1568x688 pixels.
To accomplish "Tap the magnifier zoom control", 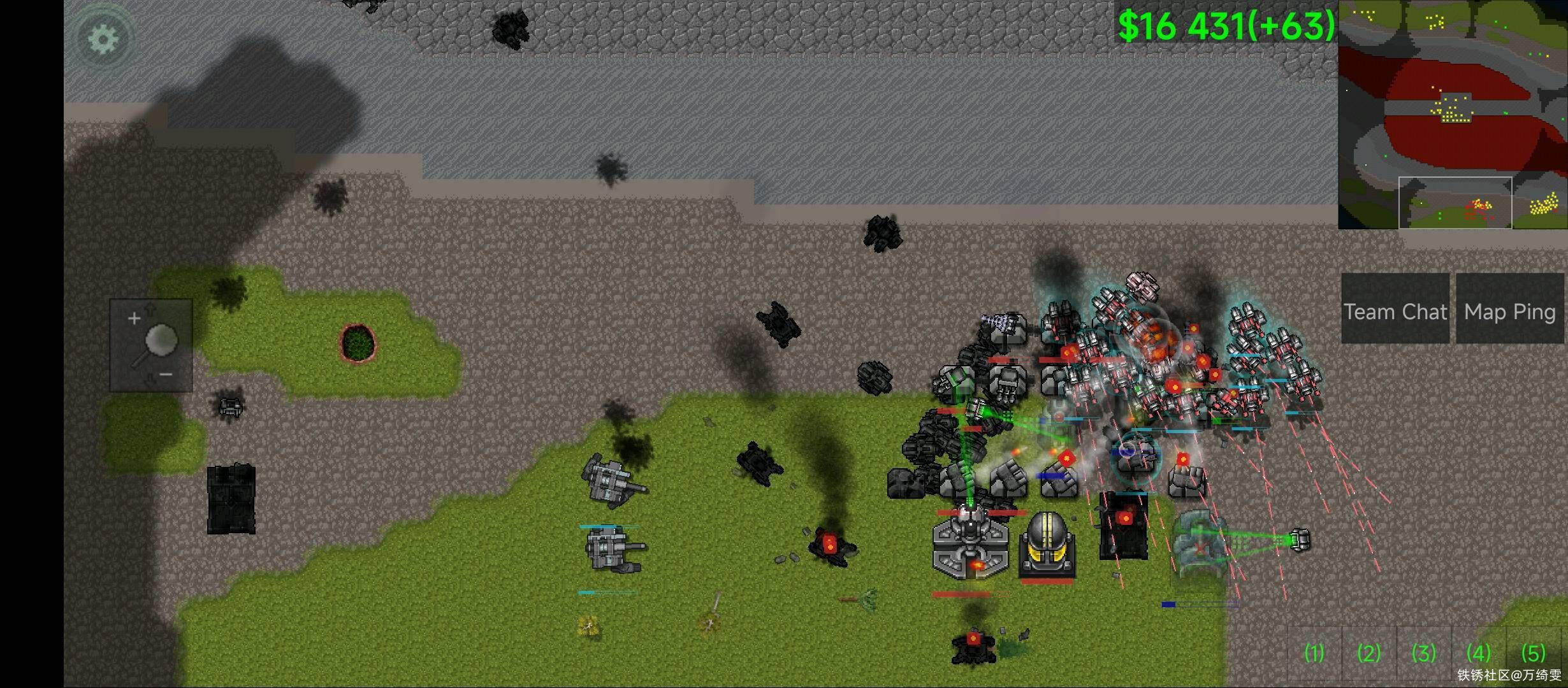I will (x=152, y=345).
